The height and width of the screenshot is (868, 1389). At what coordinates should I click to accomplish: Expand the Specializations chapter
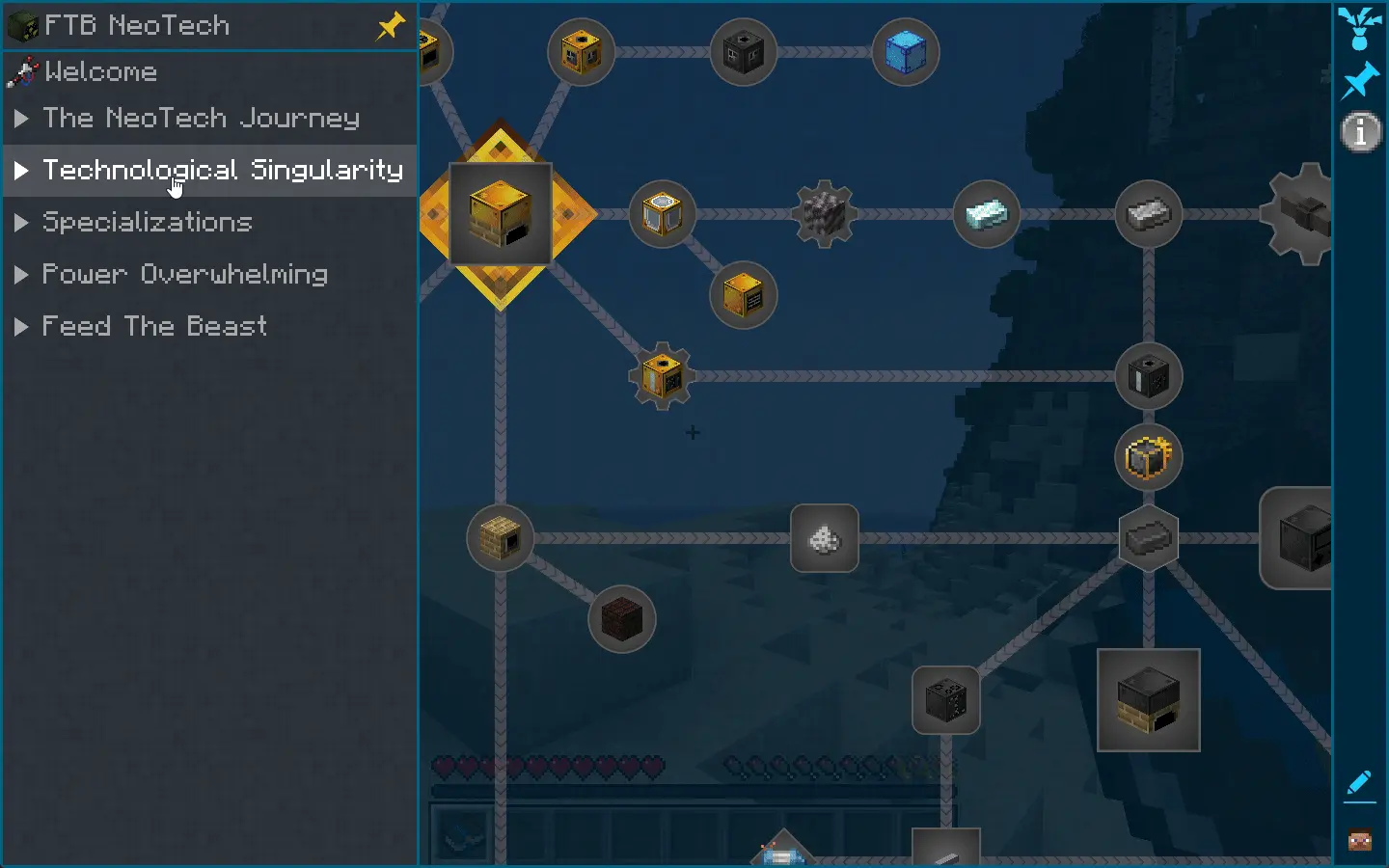click(x=146, y=223)
